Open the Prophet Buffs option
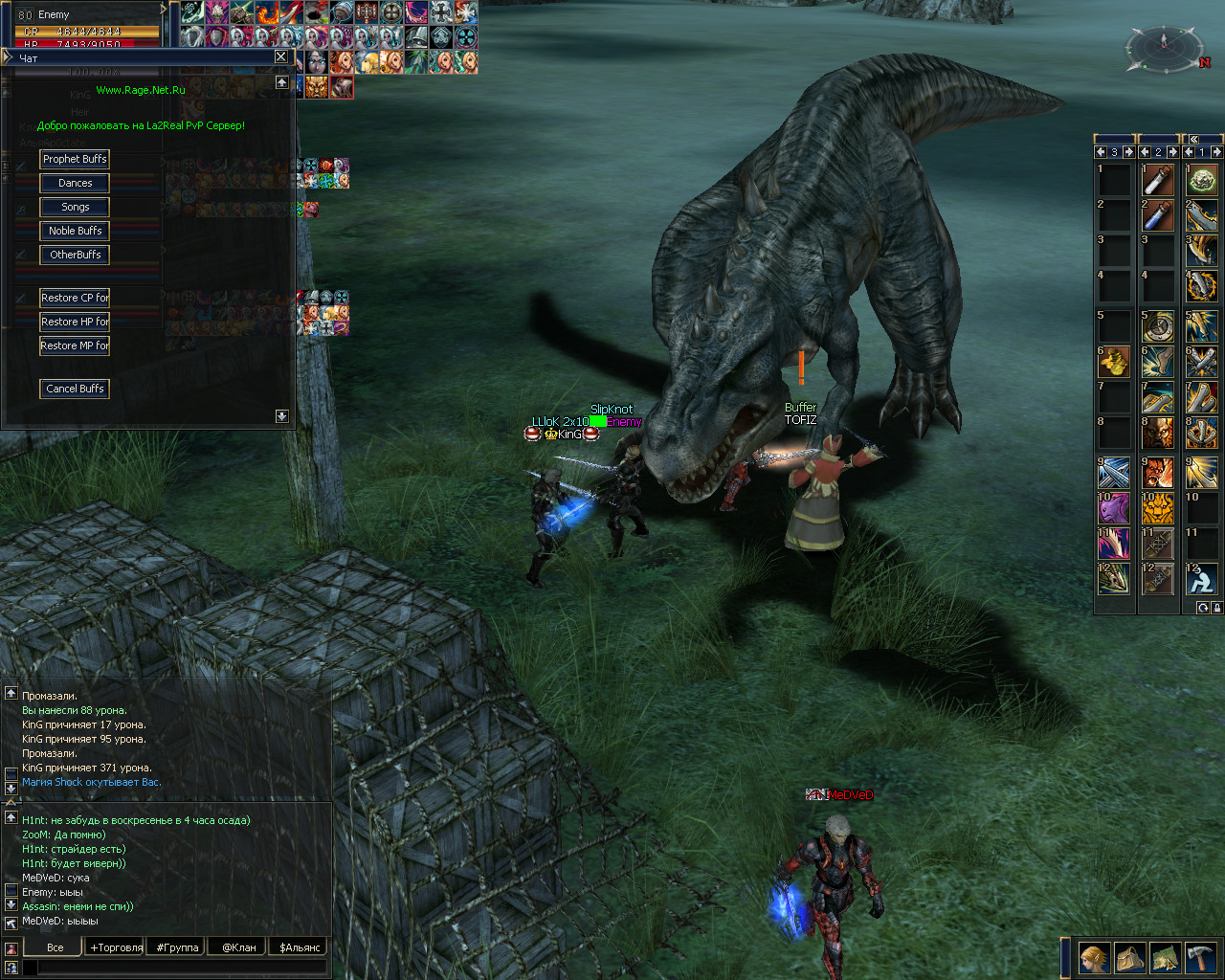 pos(75,159)
